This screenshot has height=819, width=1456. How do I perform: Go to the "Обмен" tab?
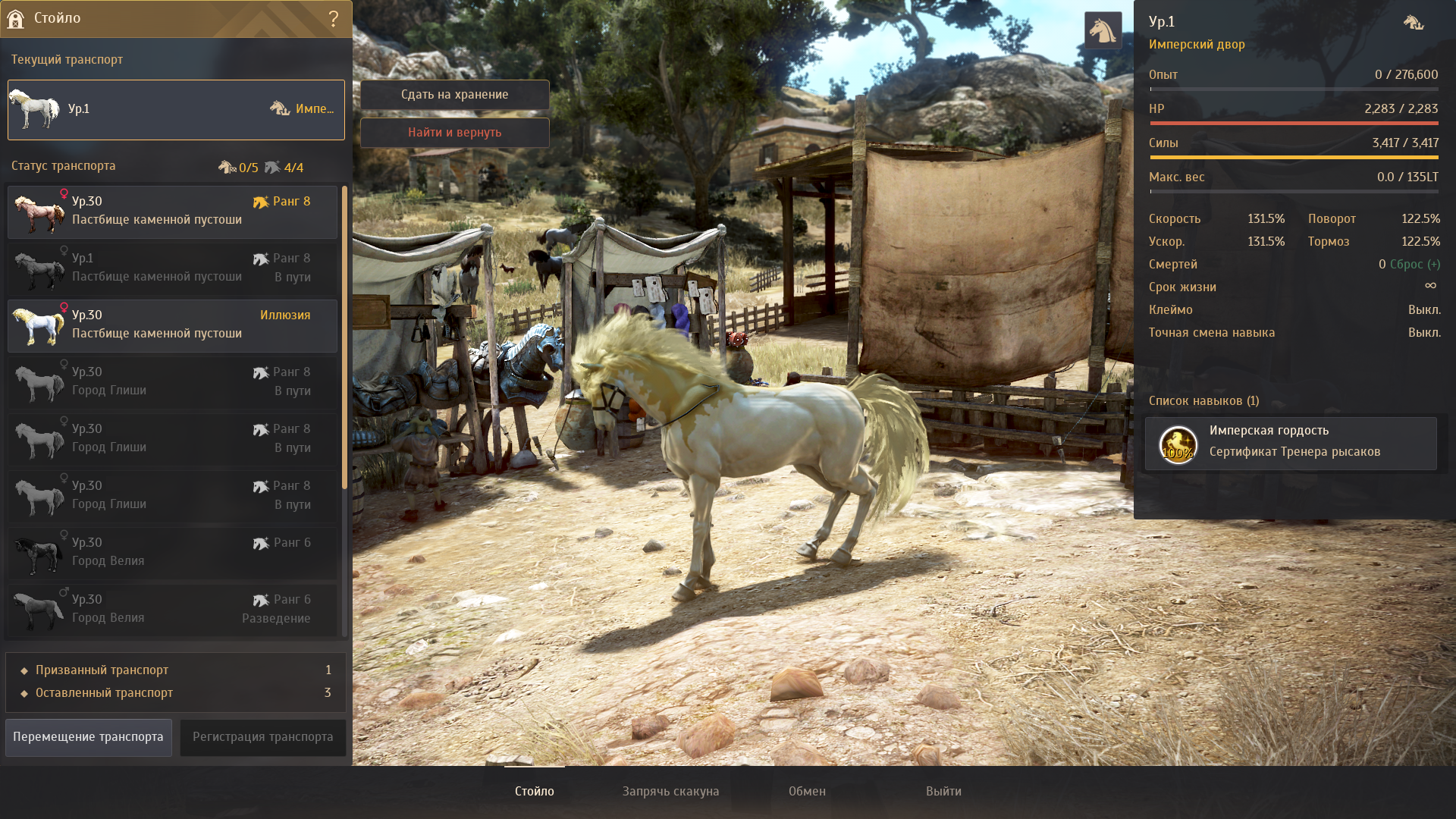(807, 792)
